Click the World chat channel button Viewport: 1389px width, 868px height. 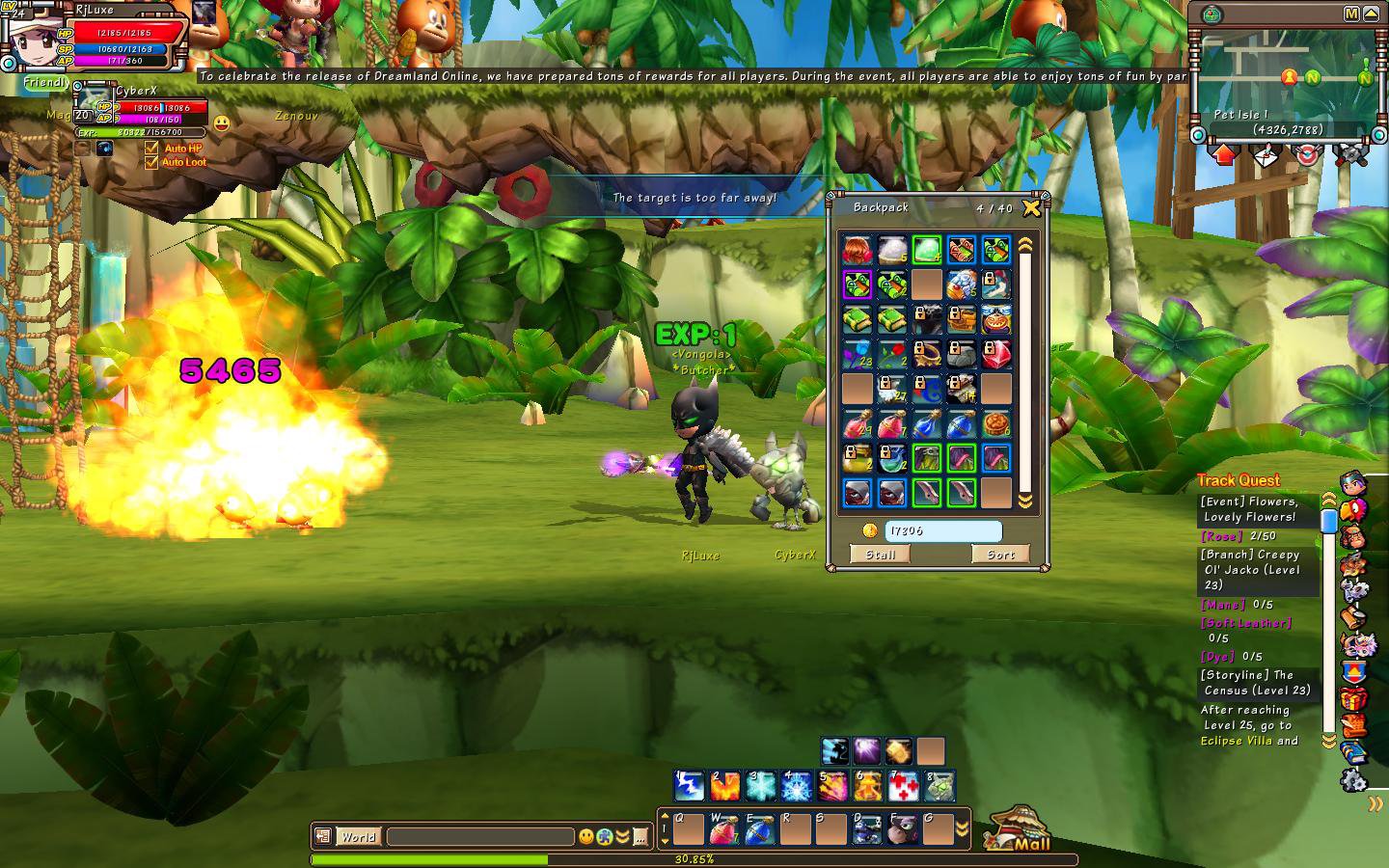(357, 837)
